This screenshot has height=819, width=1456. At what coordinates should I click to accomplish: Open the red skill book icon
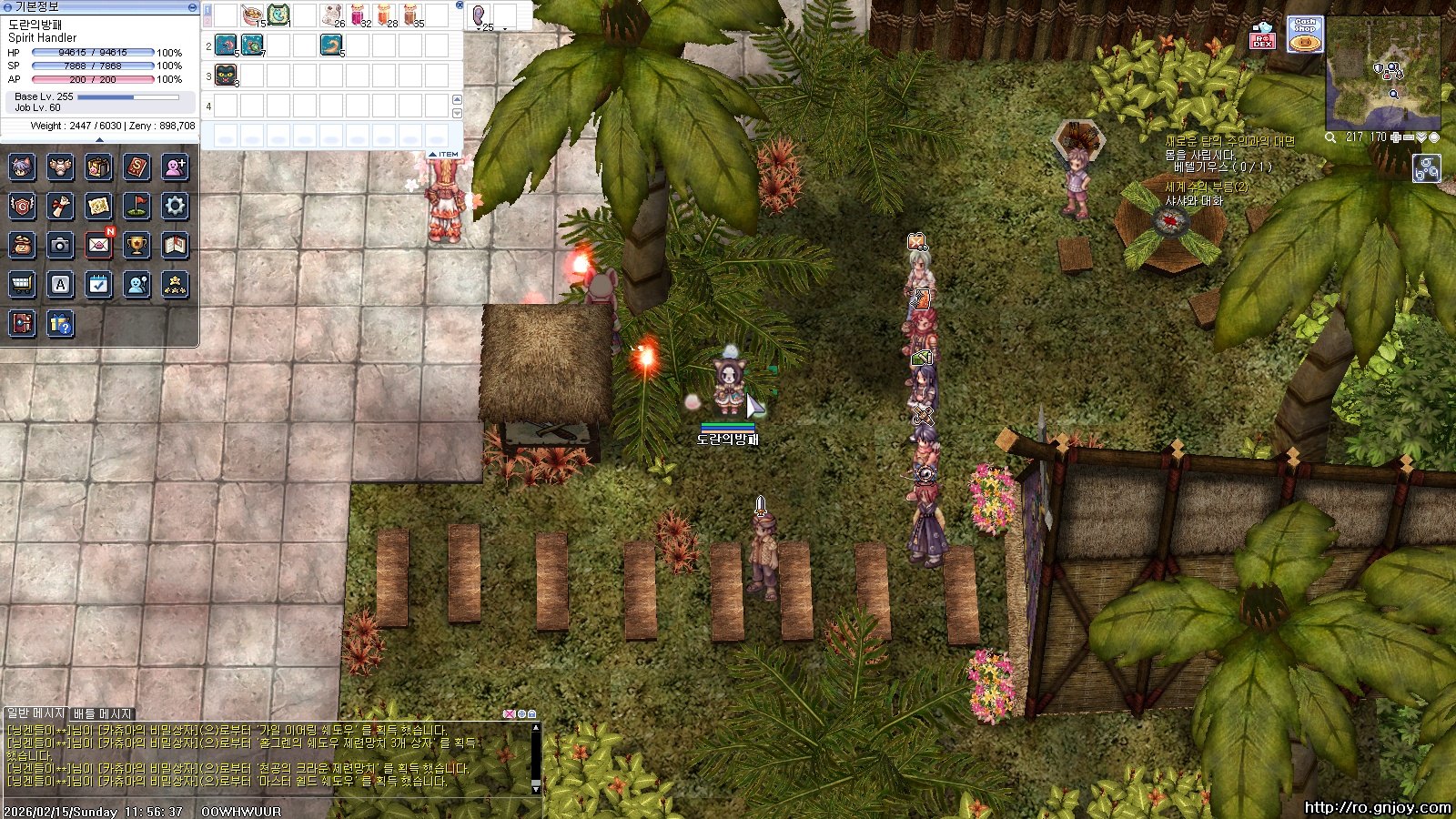(136, 167)
